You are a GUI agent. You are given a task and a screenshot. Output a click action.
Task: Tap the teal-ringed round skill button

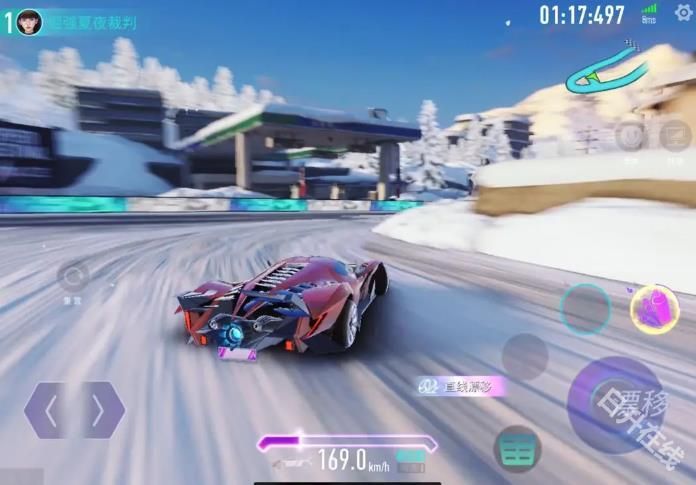585,308
